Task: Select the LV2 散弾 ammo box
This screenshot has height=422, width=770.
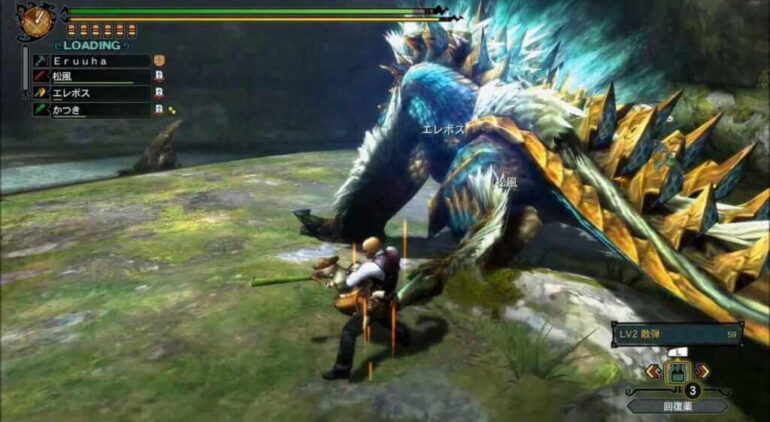Action: point(679,334)
